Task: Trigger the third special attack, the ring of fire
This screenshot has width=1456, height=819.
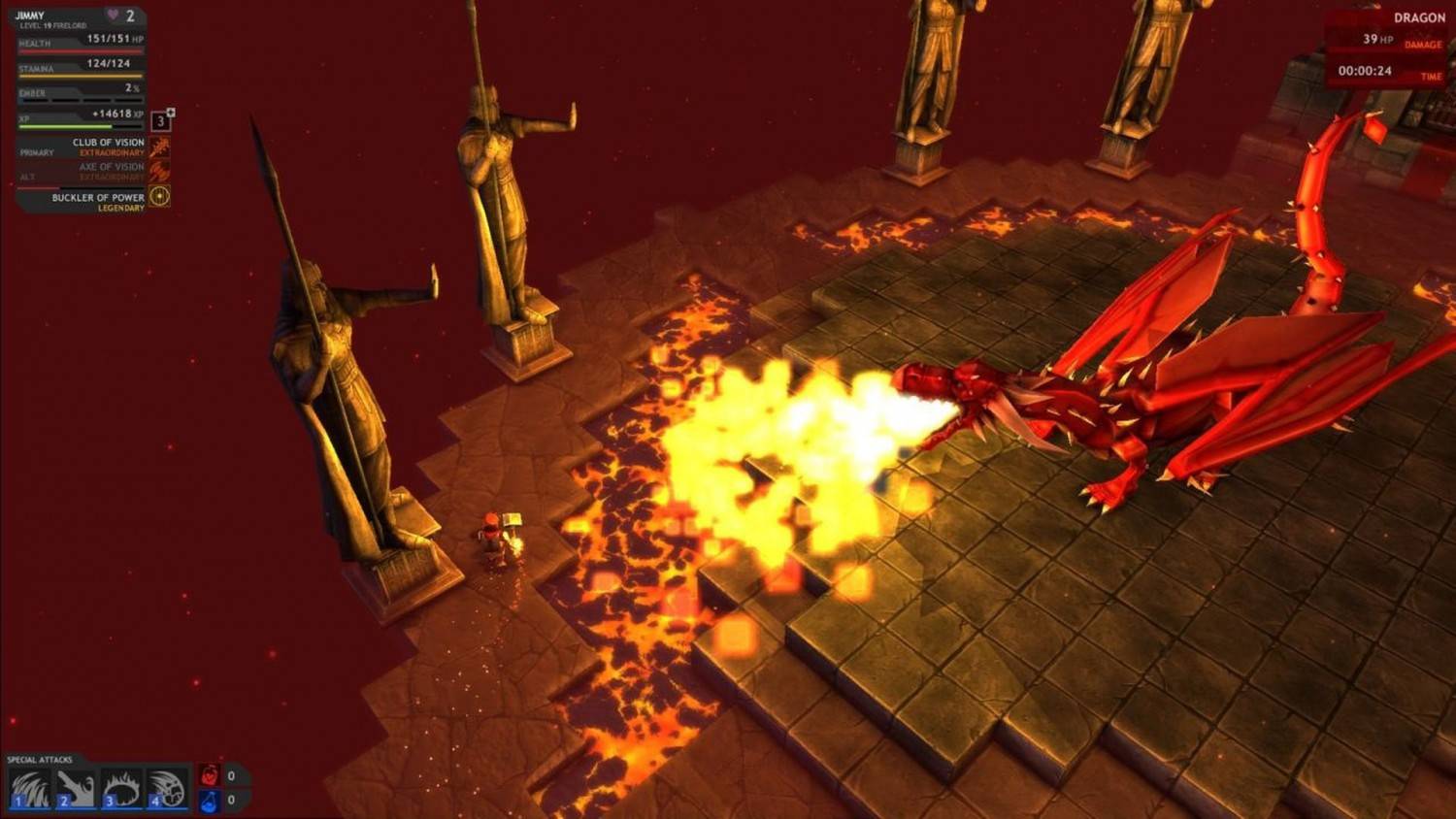Action: coord(121,789)
